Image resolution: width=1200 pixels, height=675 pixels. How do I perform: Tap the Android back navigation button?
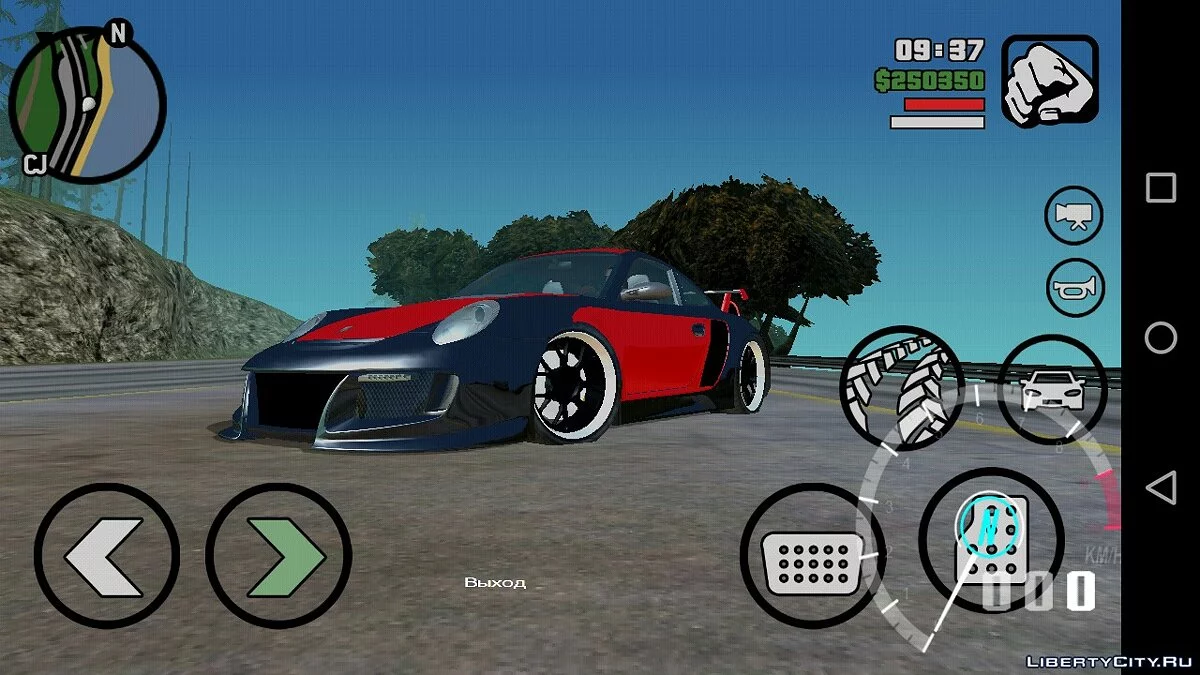click(1160, 488)
